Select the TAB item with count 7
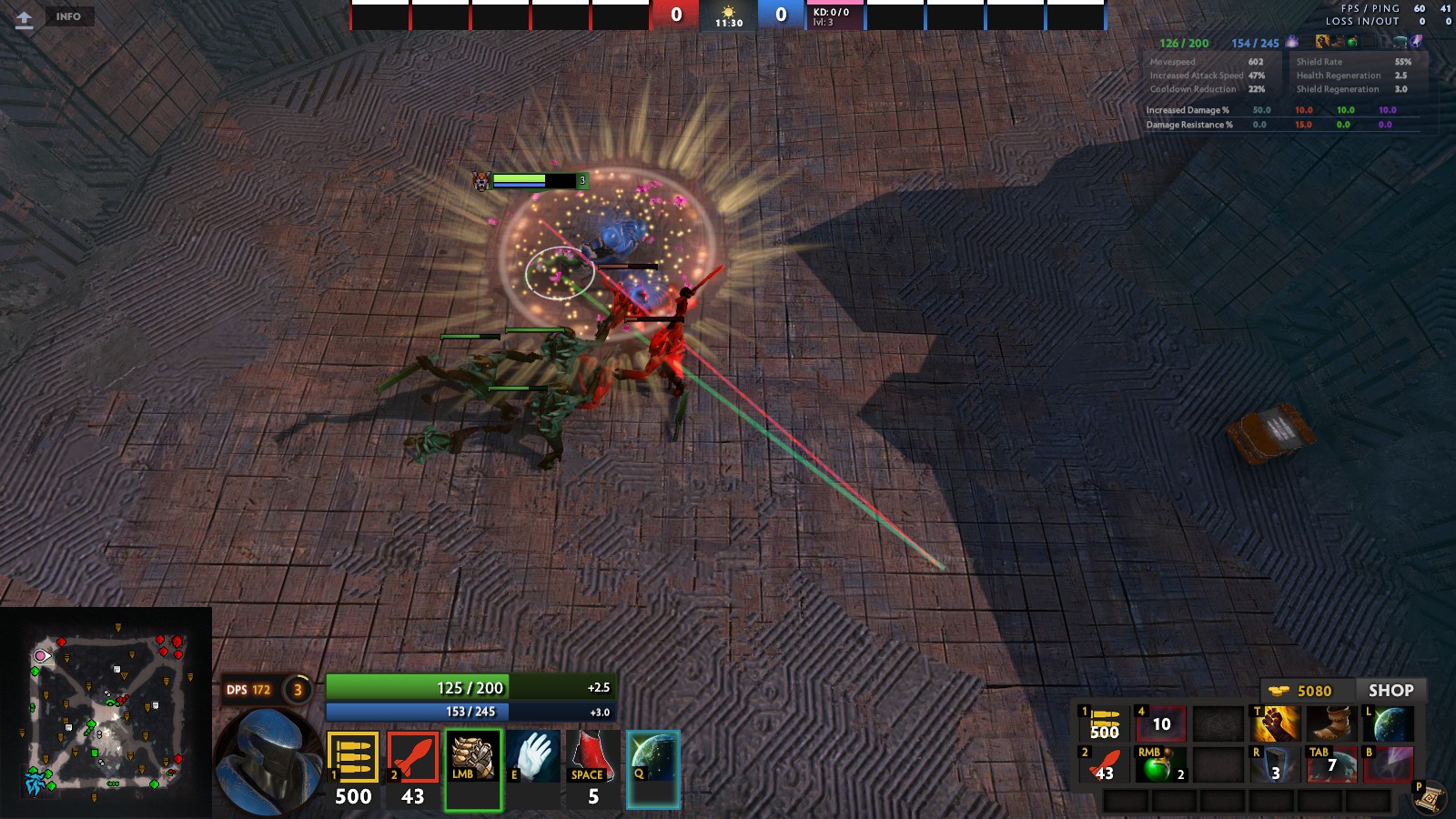 [x=1332, y=764]
